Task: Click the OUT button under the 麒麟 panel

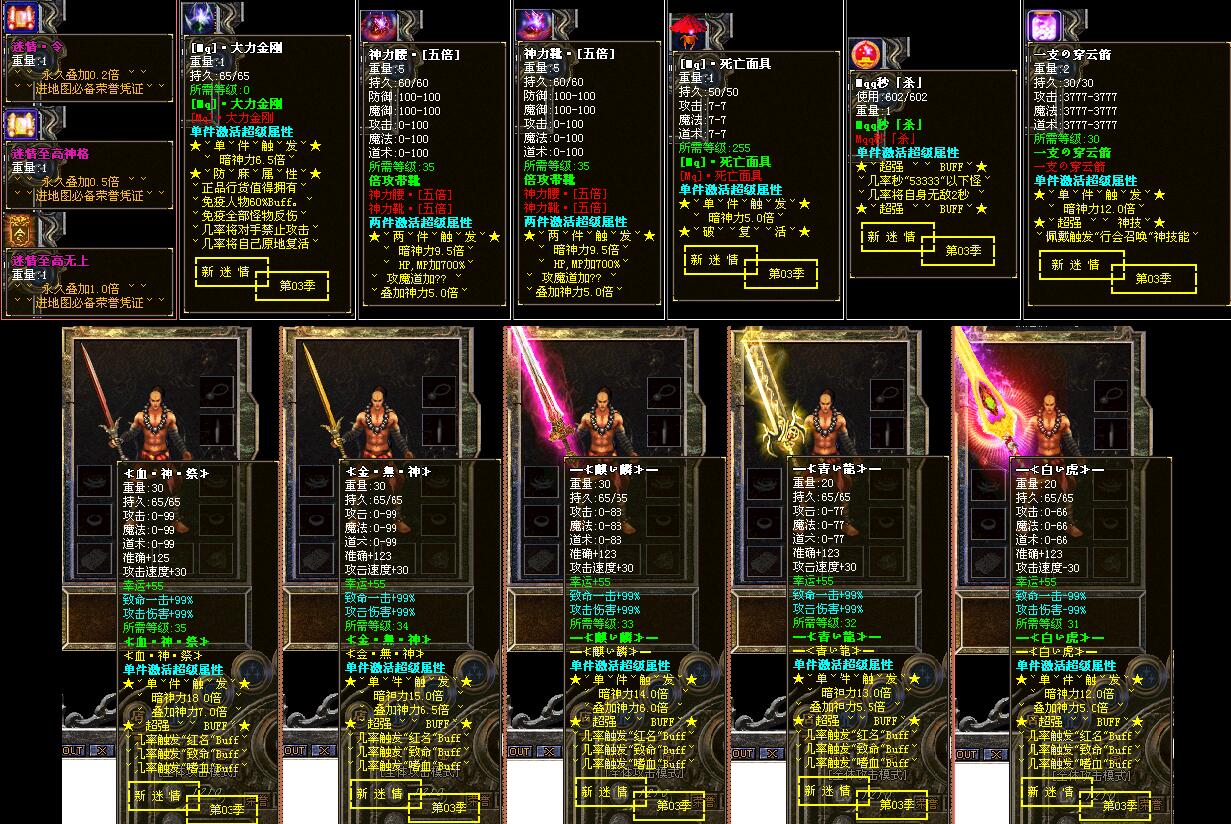Action: coord(519,752)
